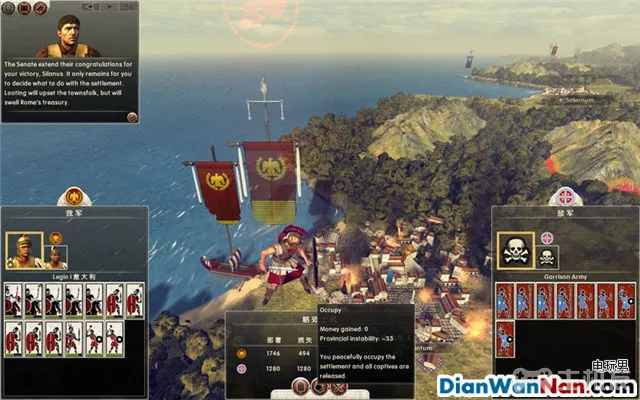Viewport: 640px width, 400px height.
Task: Dismiss the Senate advisor message
Action: click(x=132, y=116)
